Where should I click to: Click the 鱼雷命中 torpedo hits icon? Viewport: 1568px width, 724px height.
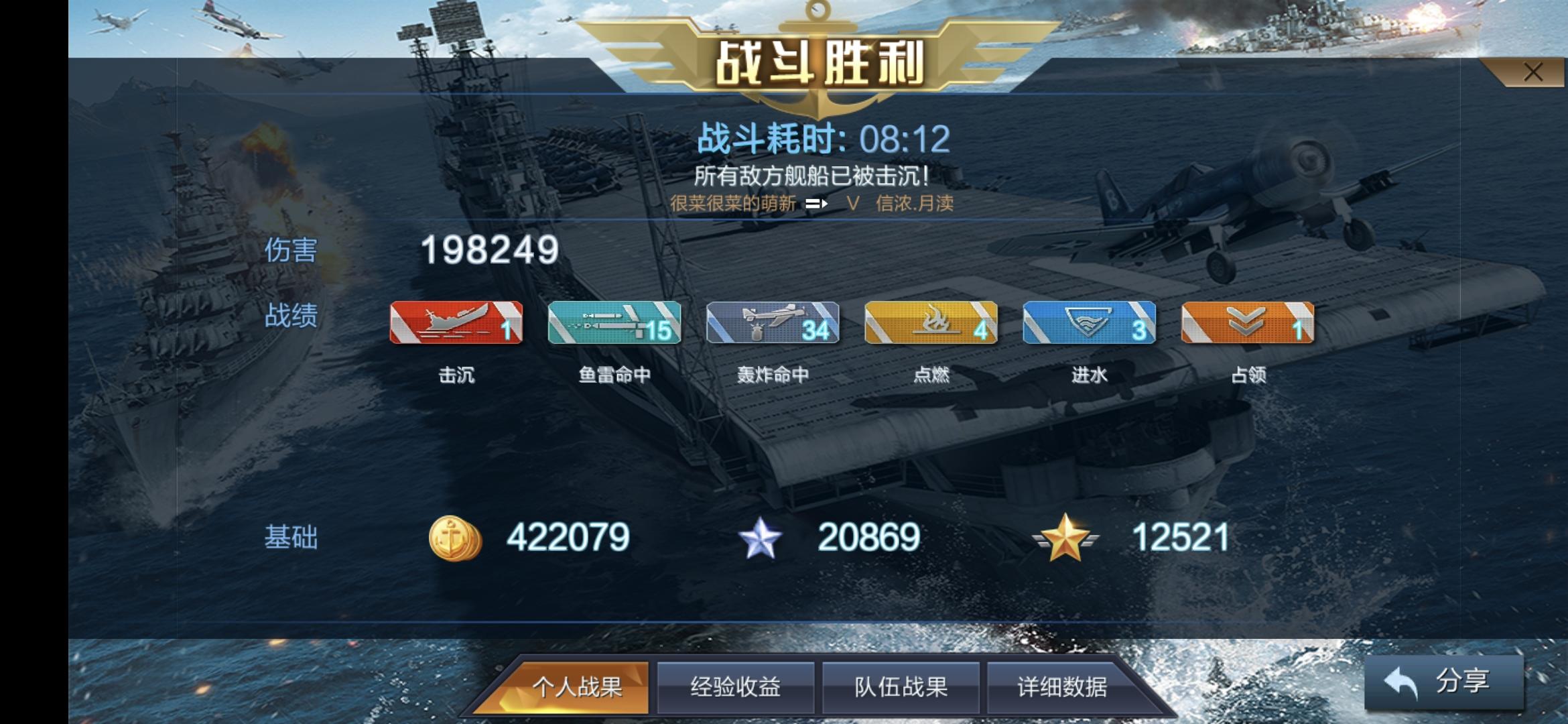pyautogui.click(x=614, y=324)
